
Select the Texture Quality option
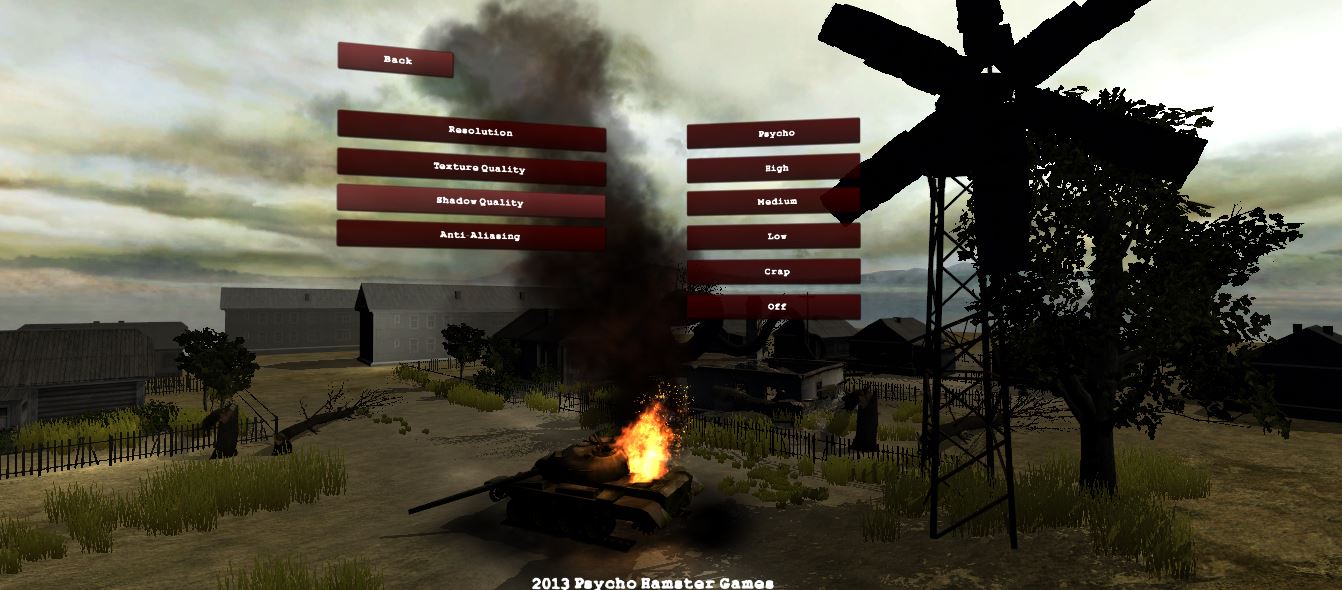[471, 167]
